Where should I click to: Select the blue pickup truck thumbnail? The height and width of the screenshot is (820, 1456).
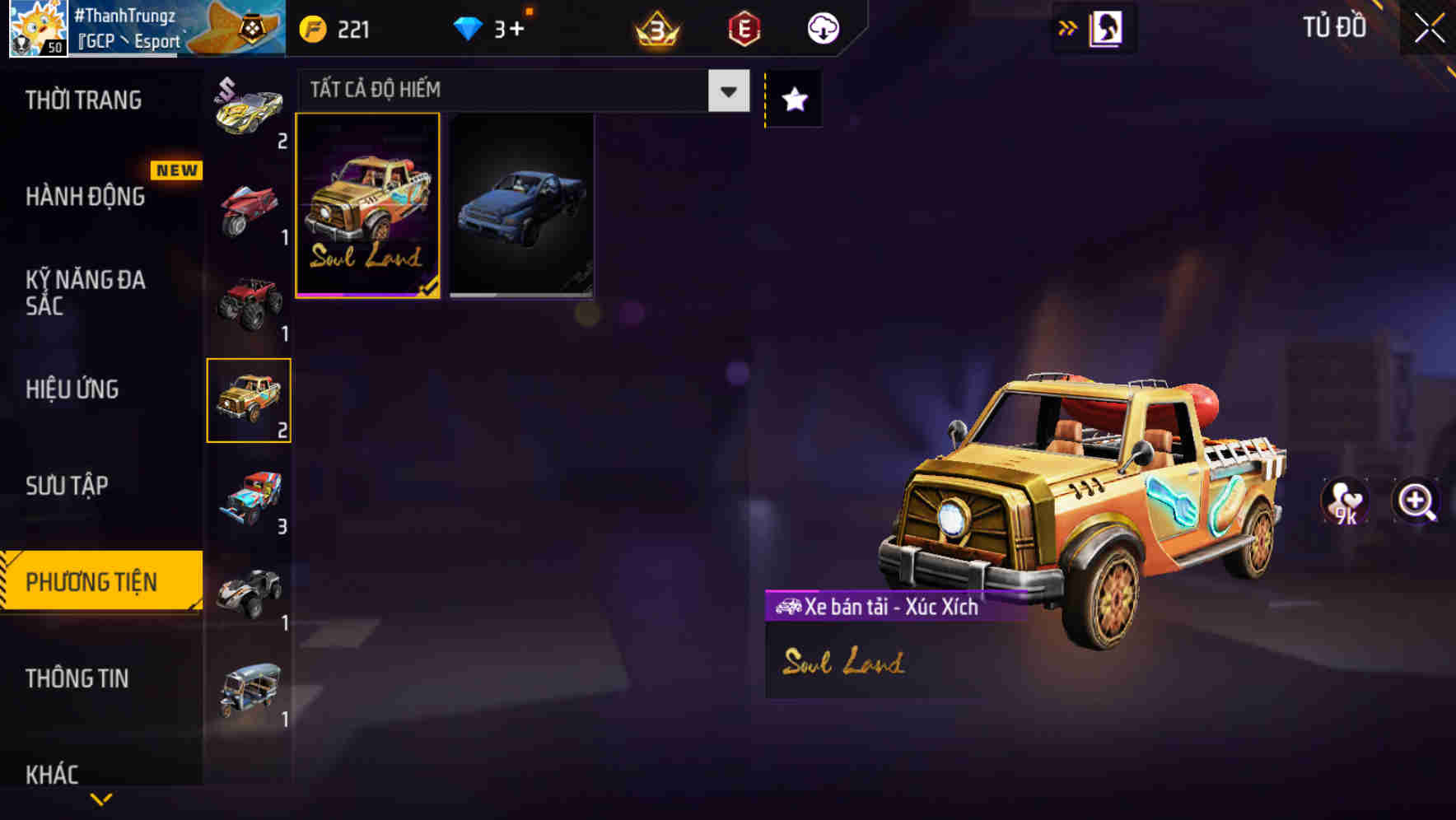(x=523, y=207)
